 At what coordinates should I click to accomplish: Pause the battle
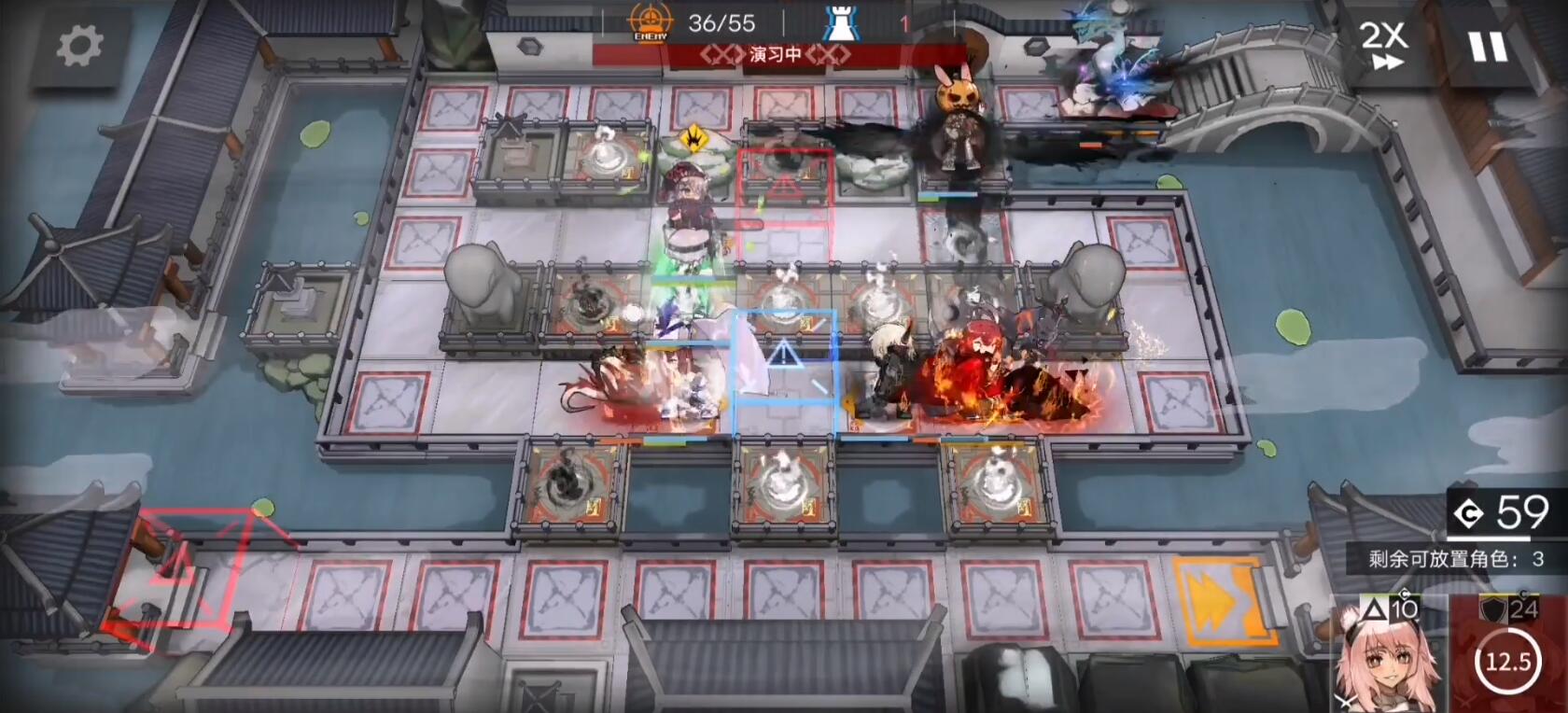tap(1488, 46)
